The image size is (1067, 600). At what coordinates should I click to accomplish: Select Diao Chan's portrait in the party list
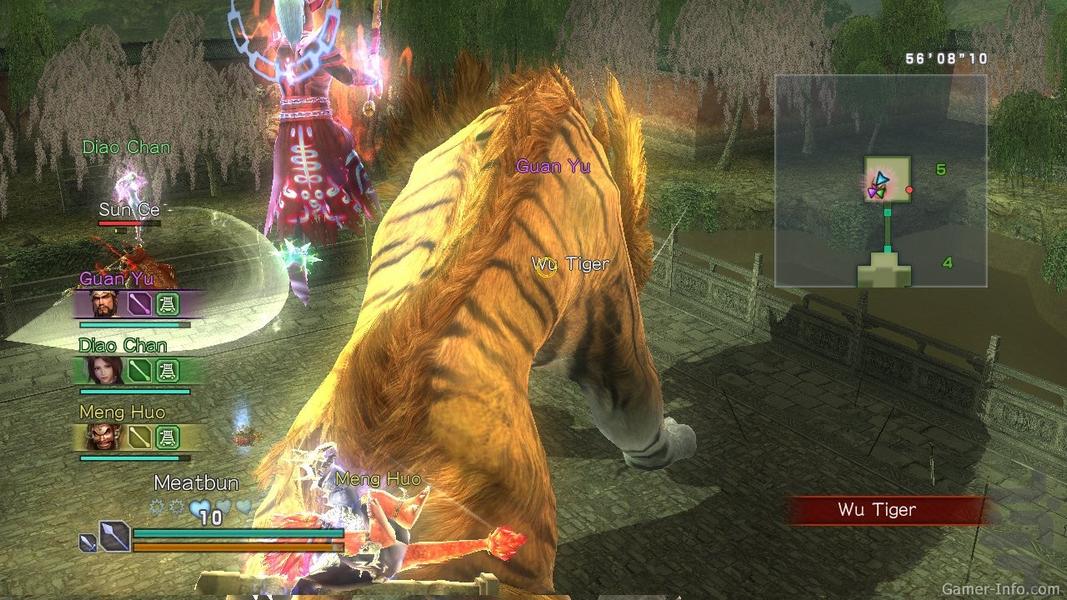pyautogui.click(x=103, y=371)
